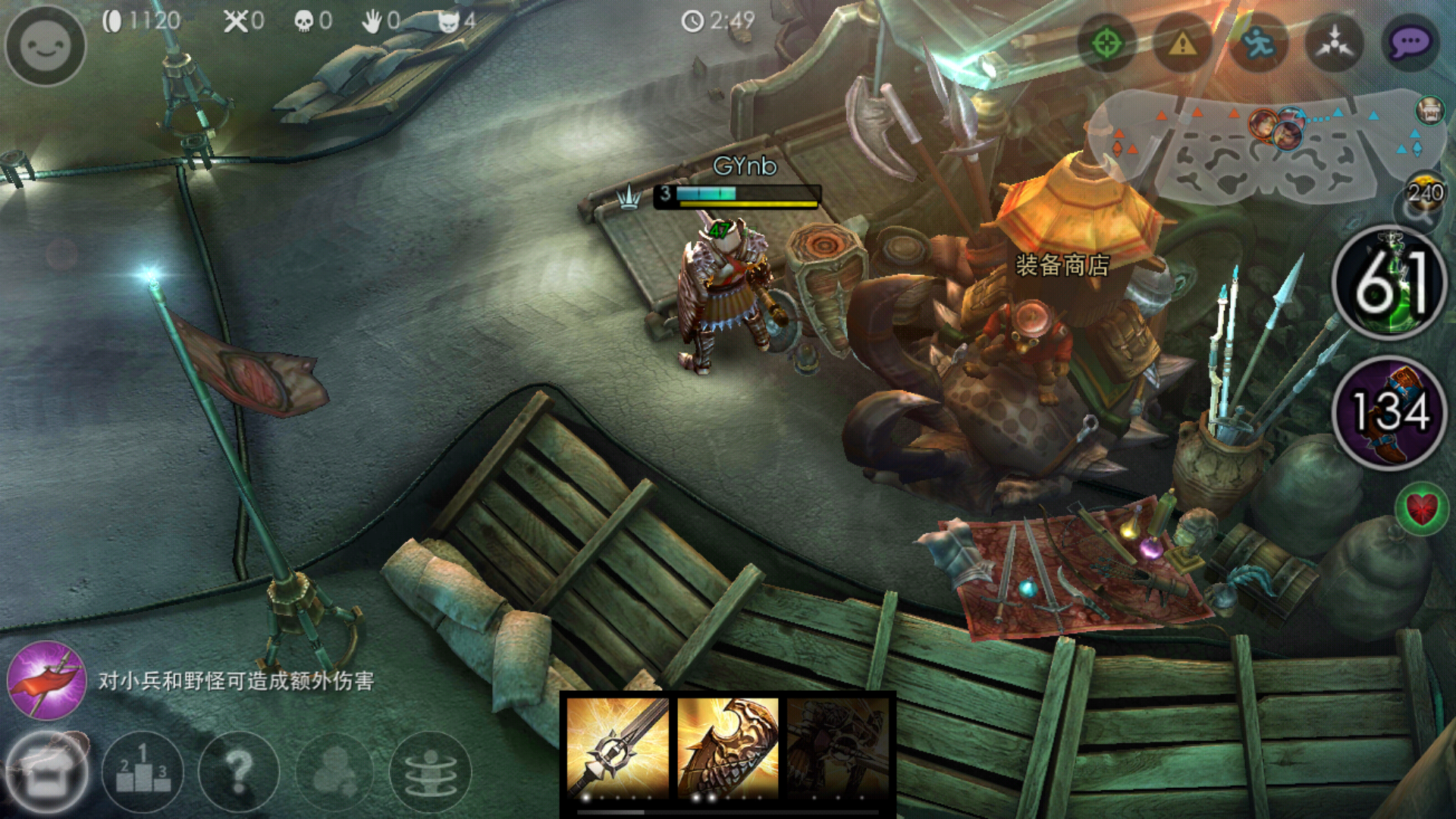Tap the smiley face emote button
This screenshot has width=1456, height=819.
point(45,45)
